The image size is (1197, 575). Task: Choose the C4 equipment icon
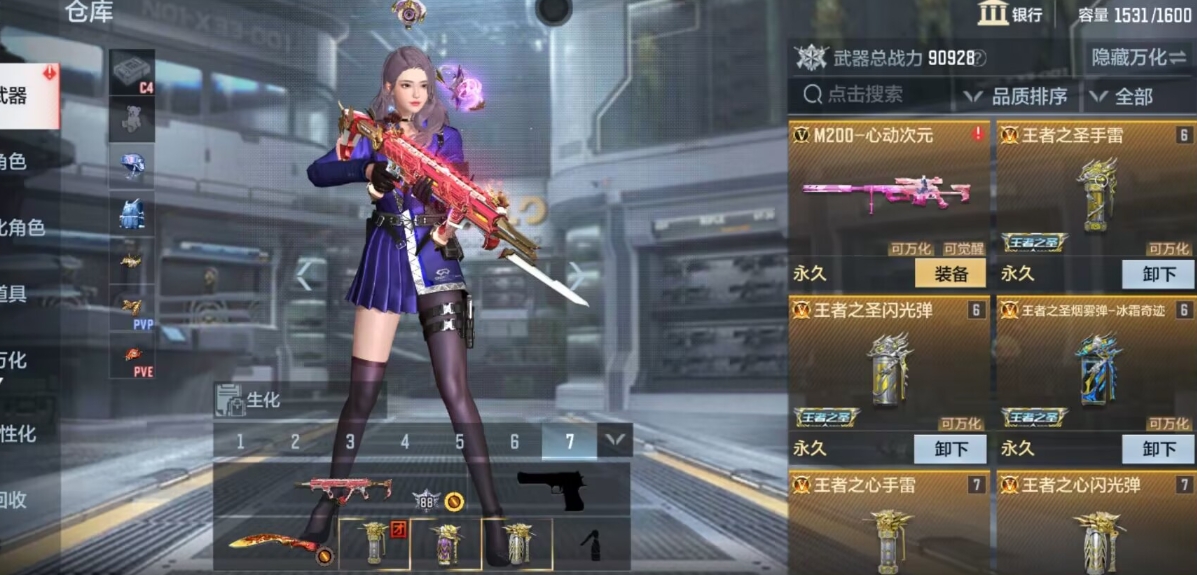point(131,72)
